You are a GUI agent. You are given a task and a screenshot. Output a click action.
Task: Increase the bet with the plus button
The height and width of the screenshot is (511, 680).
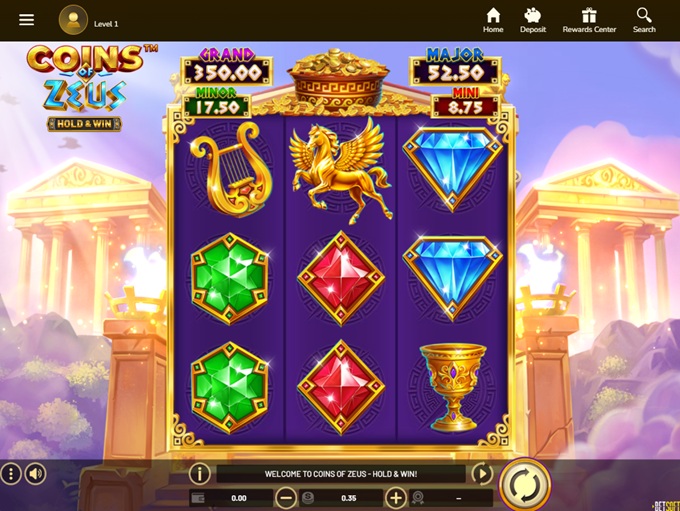click(x=396, y=497)
